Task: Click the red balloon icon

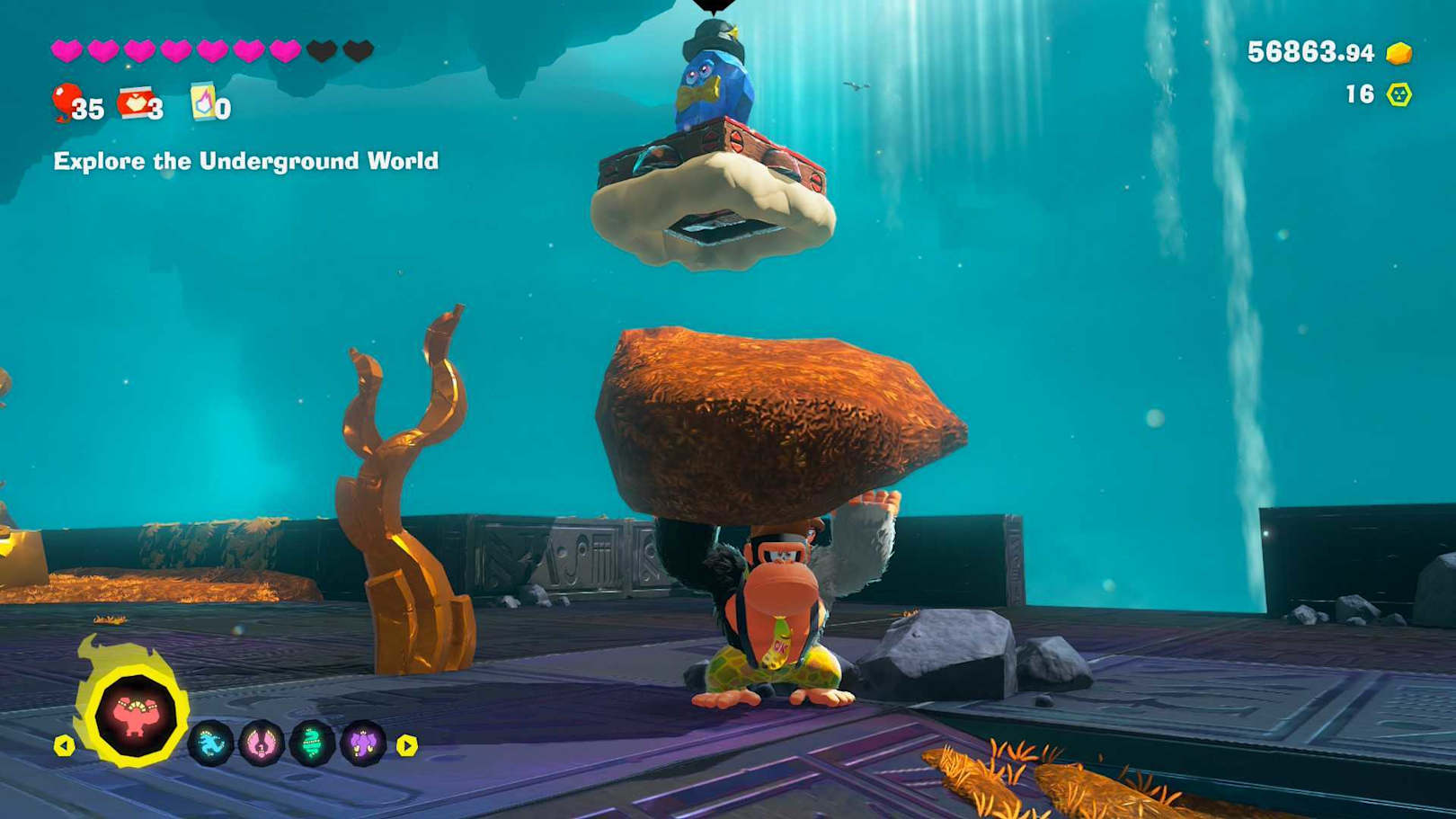Action: pos(66,101)
